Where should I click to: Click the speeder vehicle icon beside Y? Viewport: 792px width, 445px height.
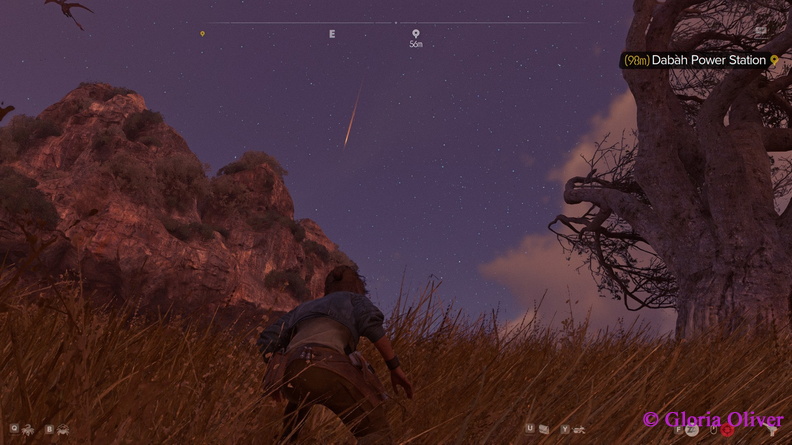click(579, 429)
